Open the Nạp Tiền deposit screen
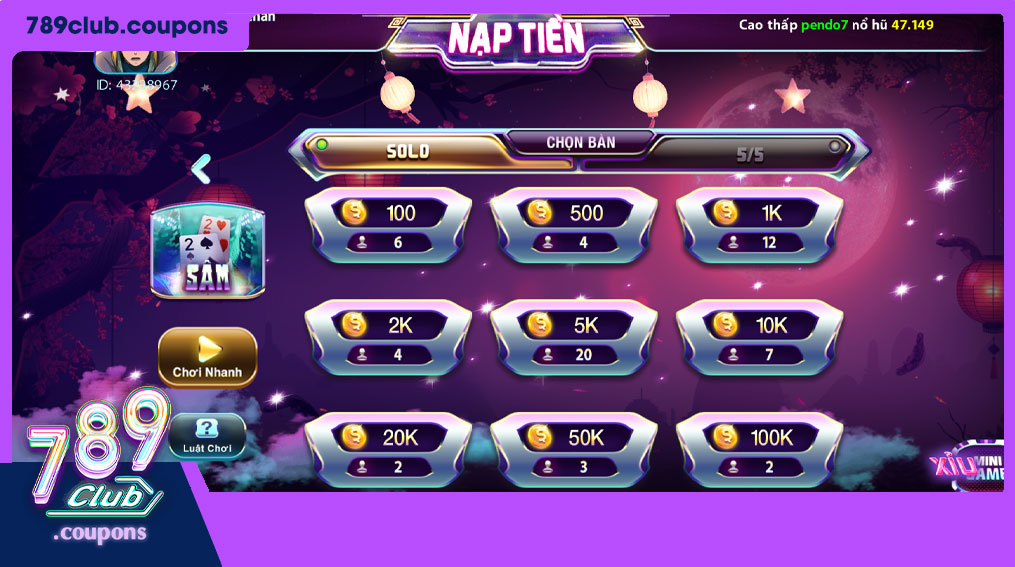 [515, 38]
